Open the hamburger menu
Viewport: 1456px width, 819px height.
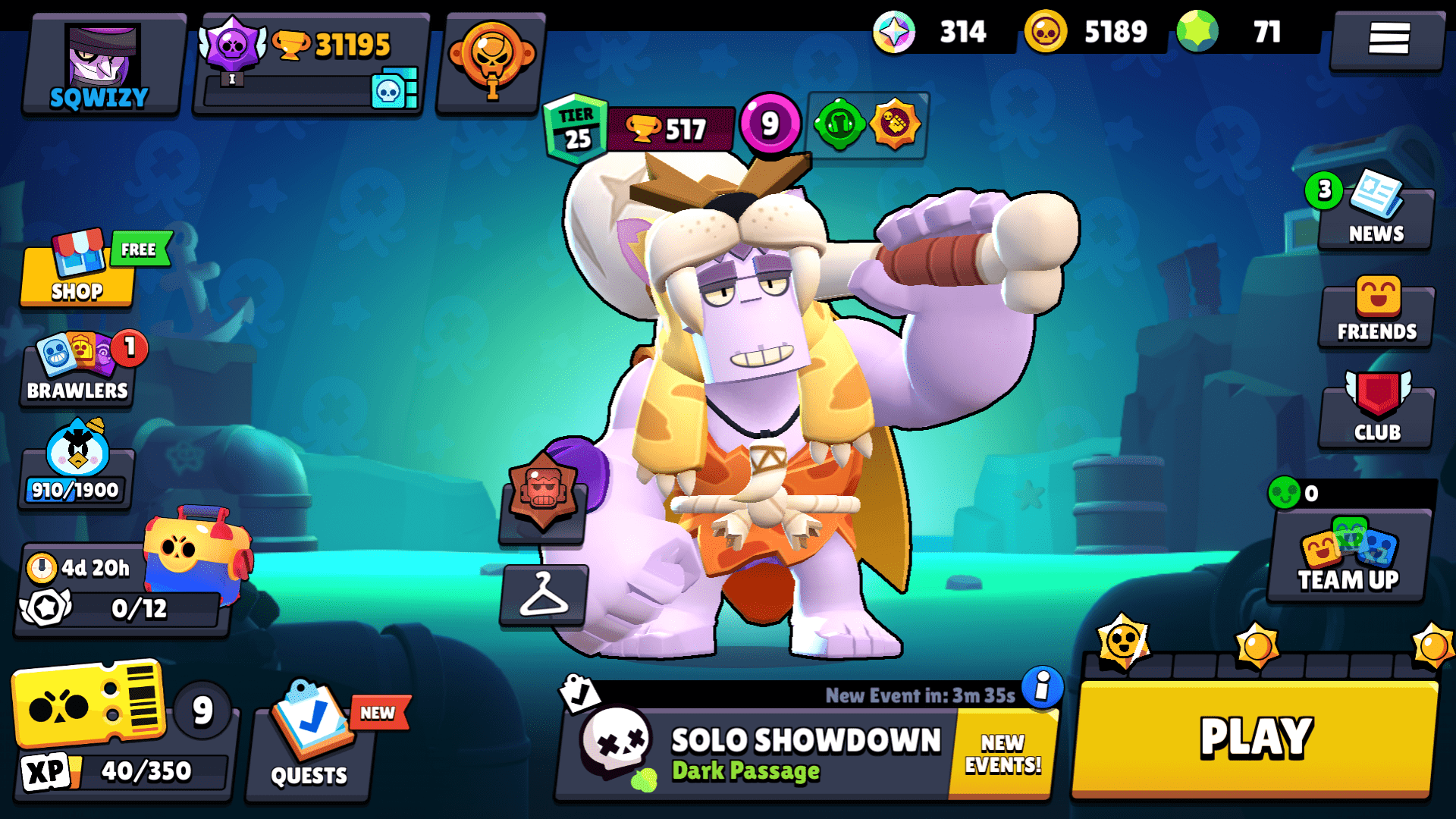click(x=1387, y=39)
